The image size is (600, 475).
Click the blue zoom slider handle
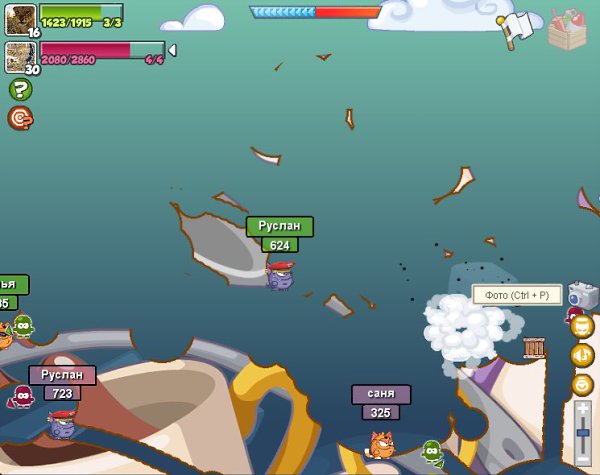point(583,433)
